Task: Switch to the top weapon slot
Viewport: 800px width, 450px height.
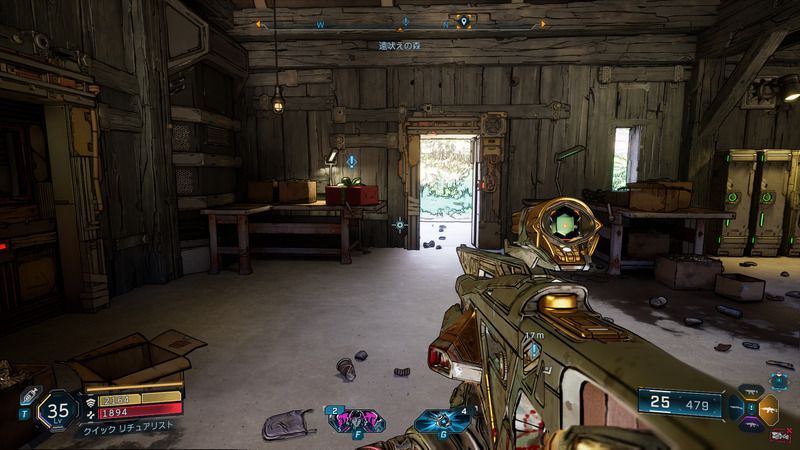Action: (x=751, y=391)
